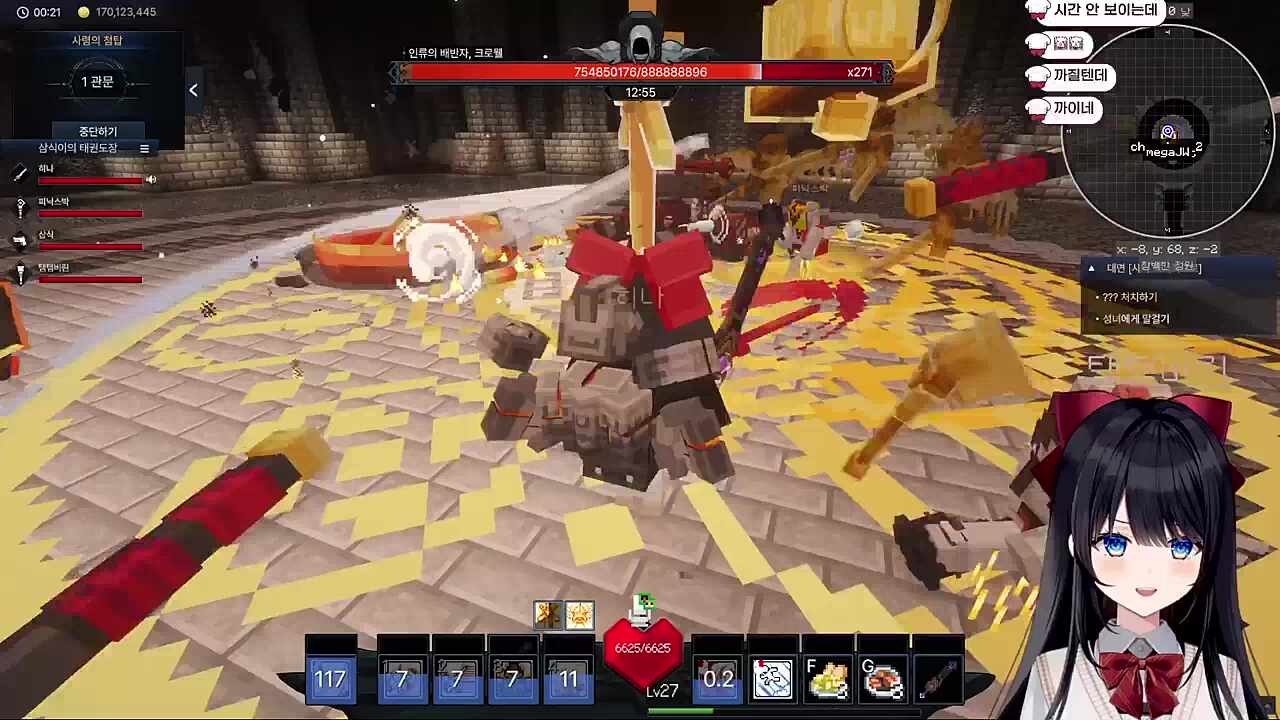Open the party list hamburger menu

(144, 148)
